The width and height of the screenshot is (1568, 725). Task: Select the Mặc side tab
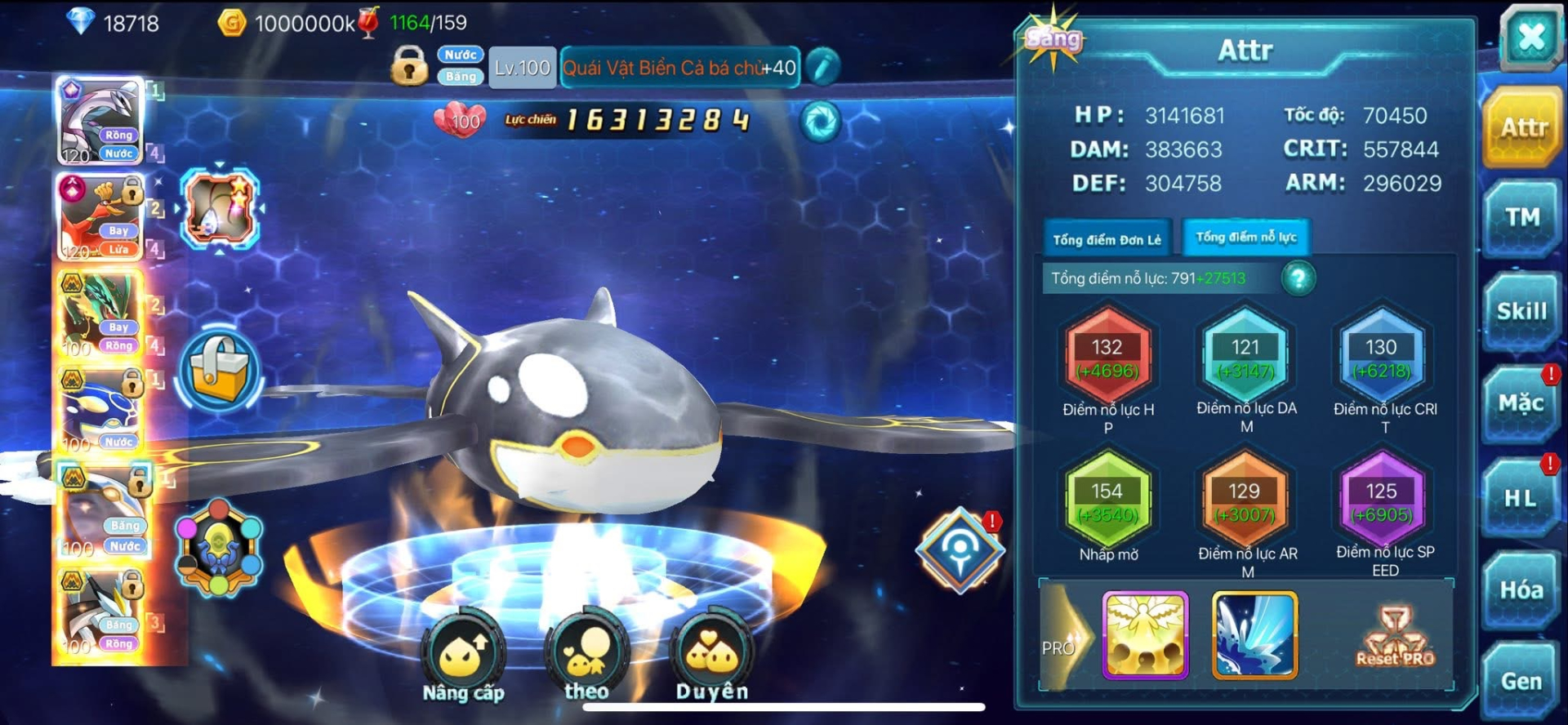pyautogui.click(x=1521, y=403)
